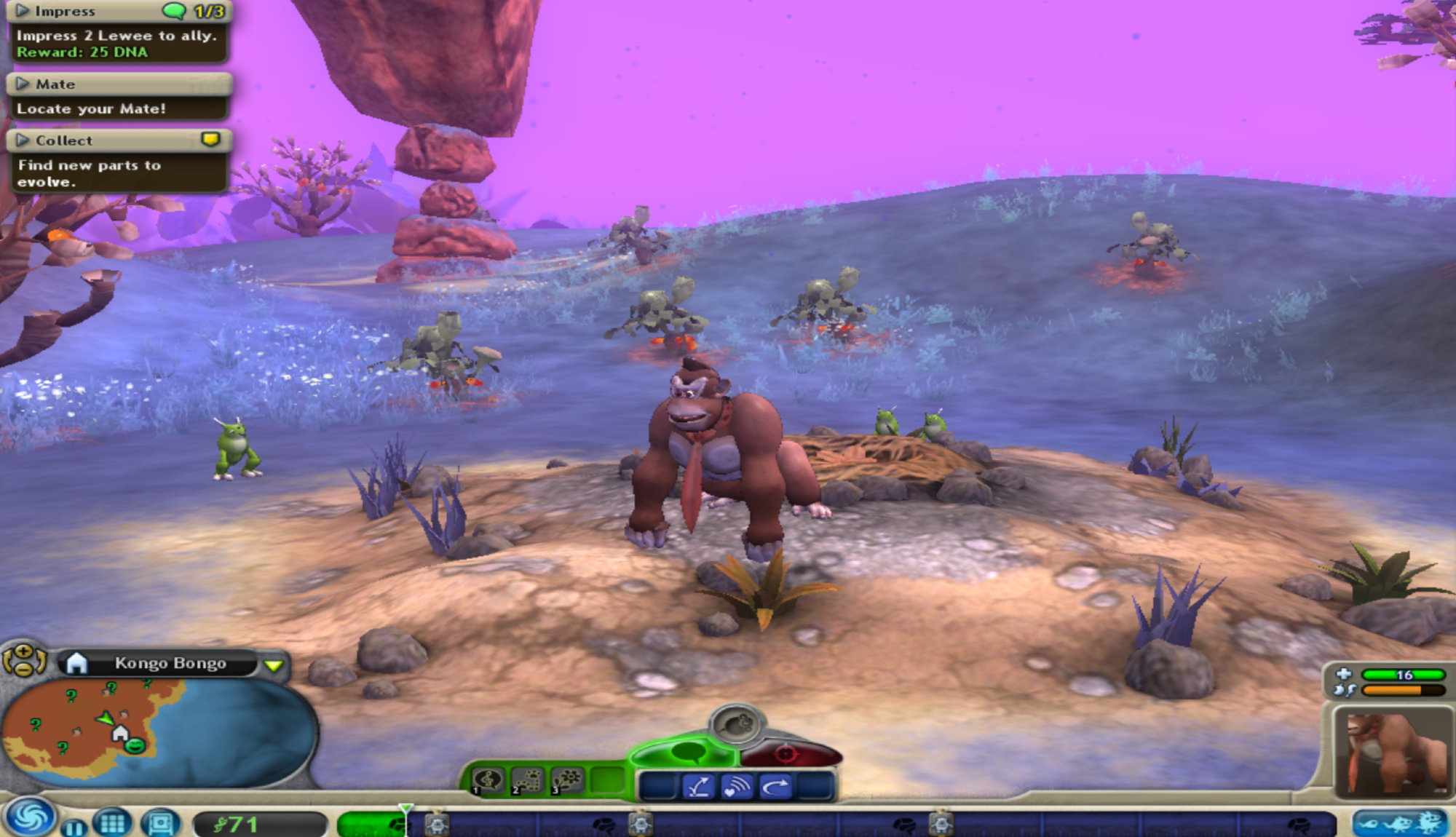The width and height of the screenshot is (1456, 837).
Task: Switch to the green social stance
Action: pos(684,753)
